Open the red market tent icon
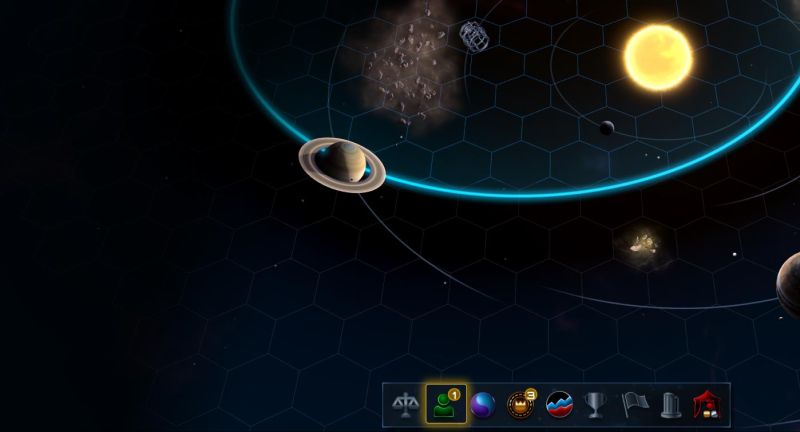This screenshot has height=432, width=800. click(x=708, y=405)
